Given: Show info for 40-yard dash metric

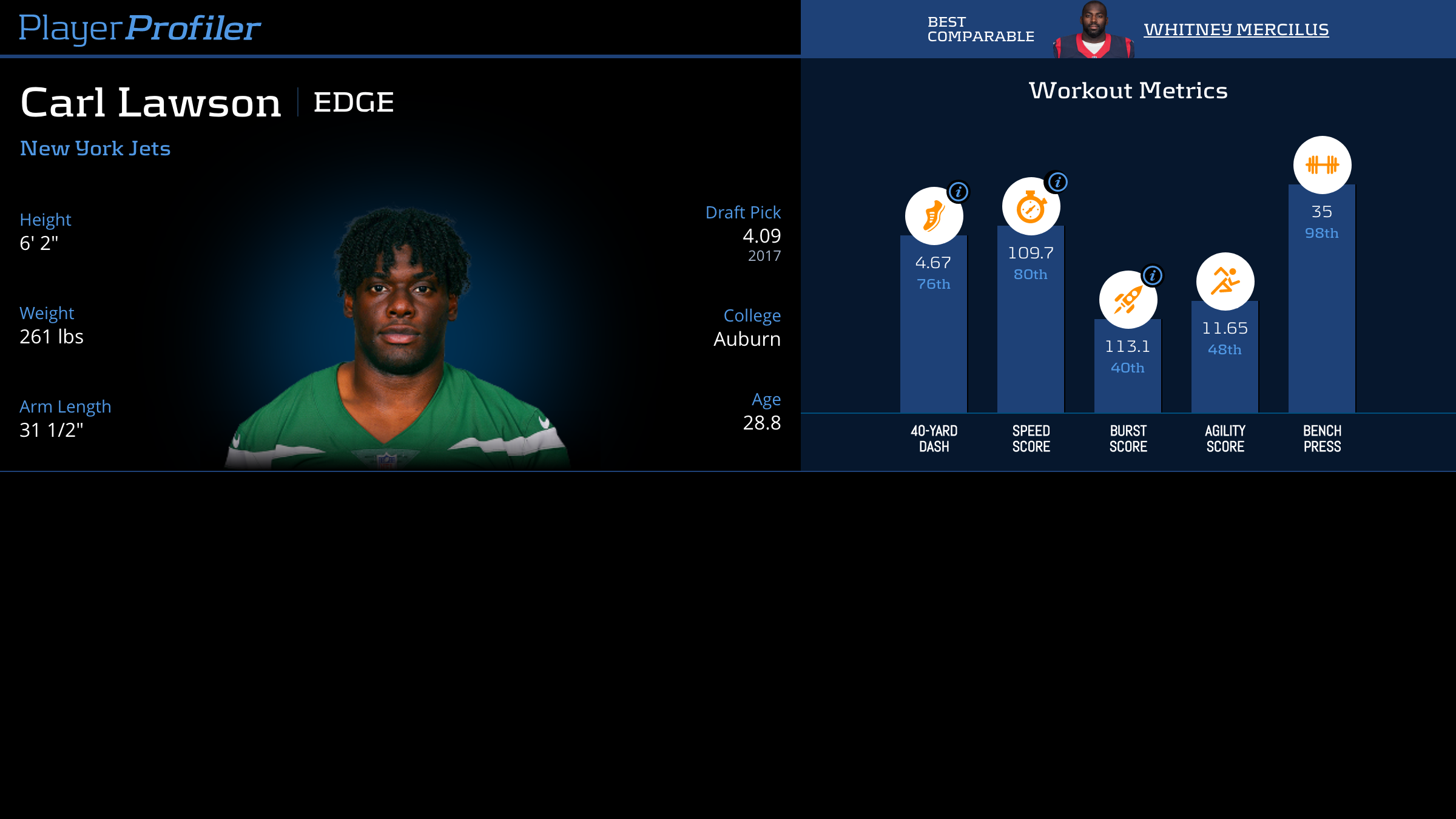Looking at the screenshot, I should pos(959,192).
